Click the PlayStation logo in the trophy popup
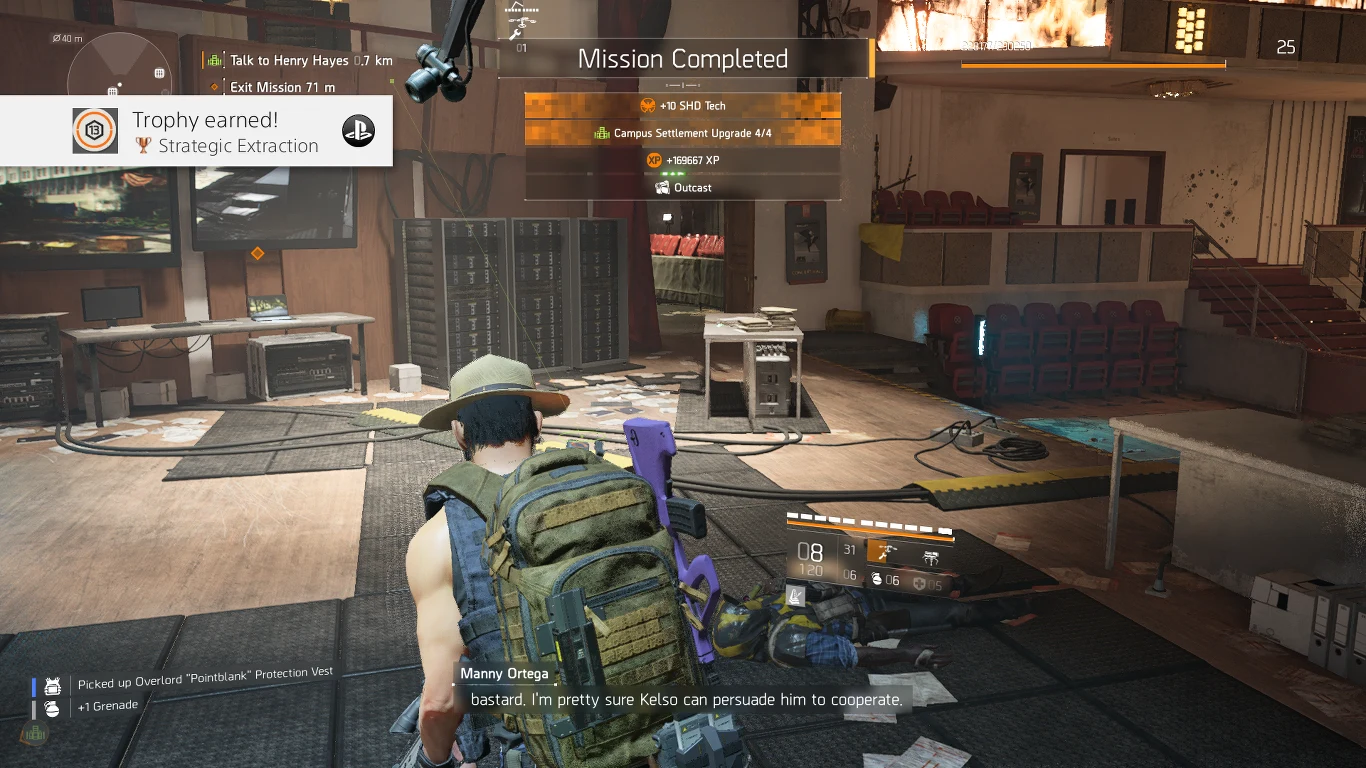1366x768 pixels. [x=359, y=131]
